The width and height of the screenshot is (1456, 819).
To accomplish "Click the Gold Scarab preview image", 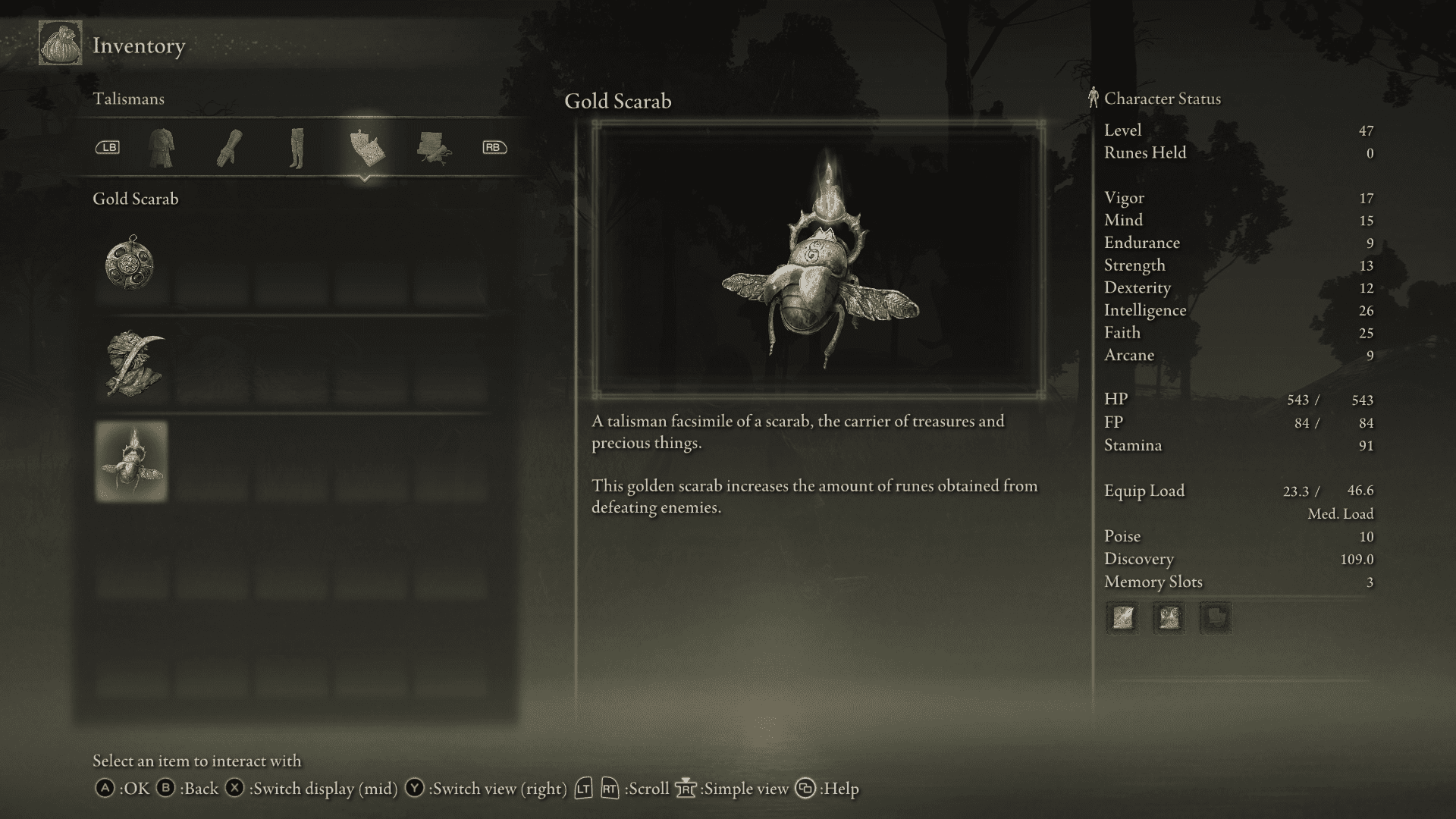I will coord(818,259).
